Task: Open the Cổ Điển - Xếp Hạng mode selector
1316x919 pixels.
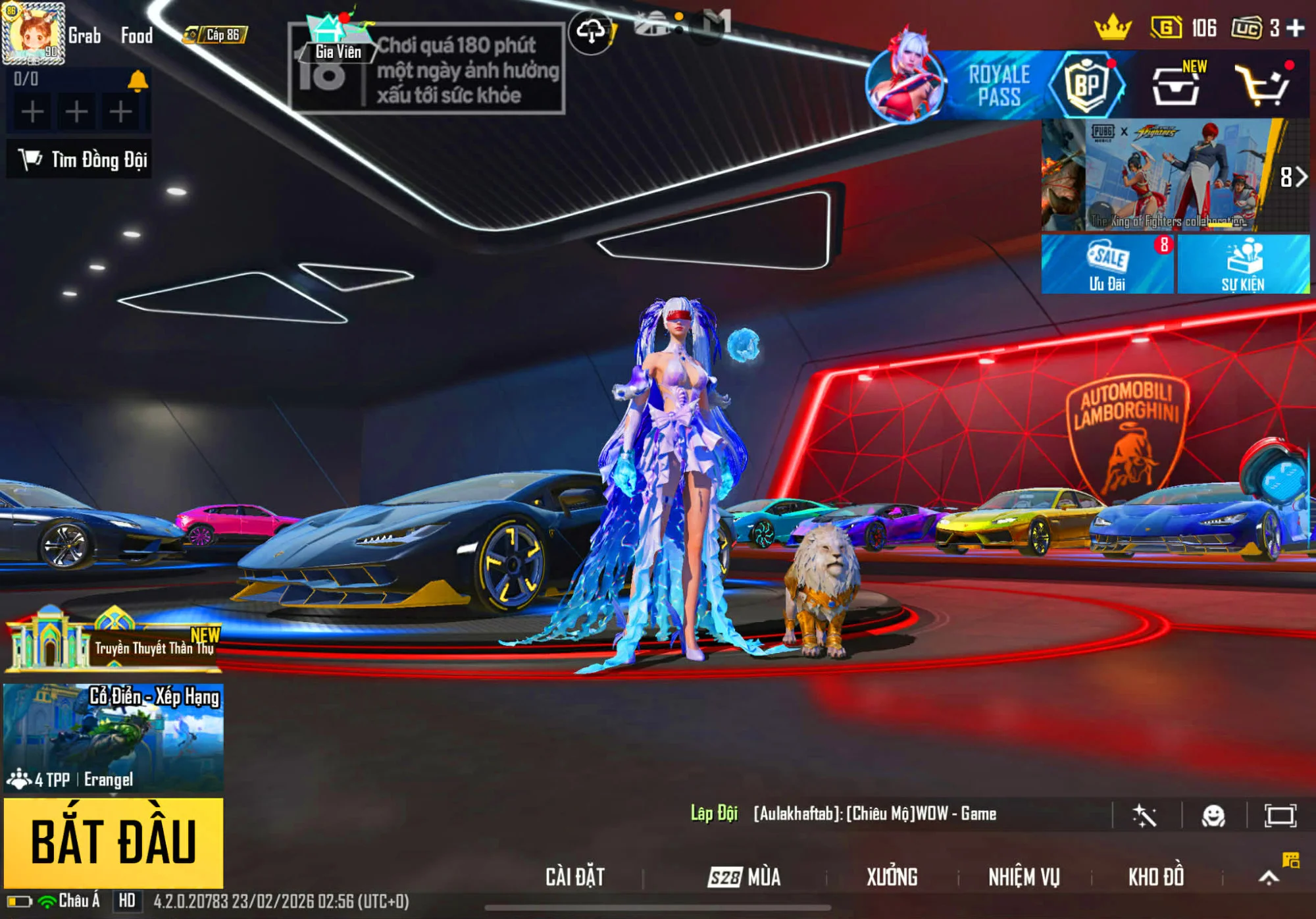Action: pyautogui.click(x=113, y=737)
